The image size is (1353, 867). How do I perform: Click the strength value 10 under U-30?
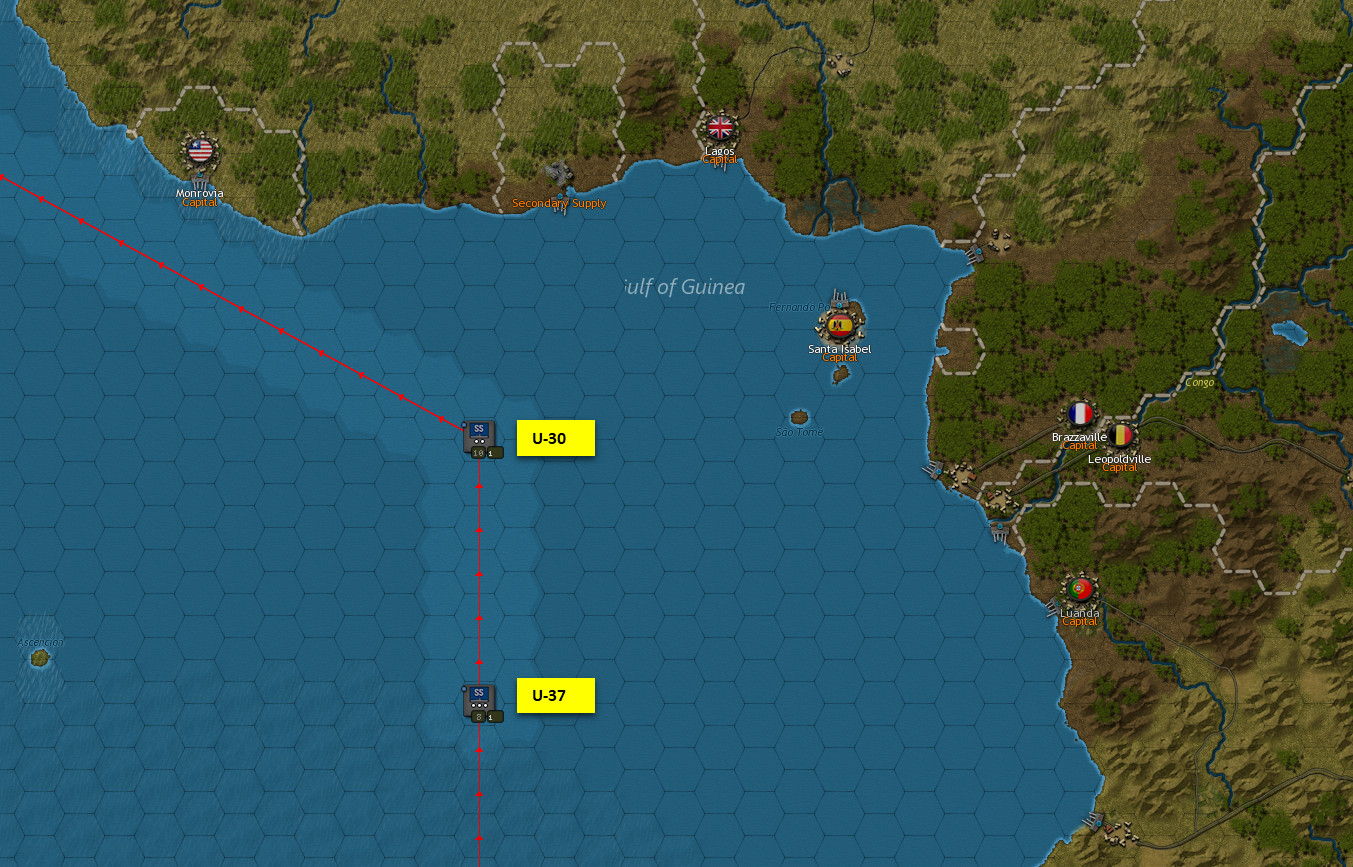coord(477,452)
